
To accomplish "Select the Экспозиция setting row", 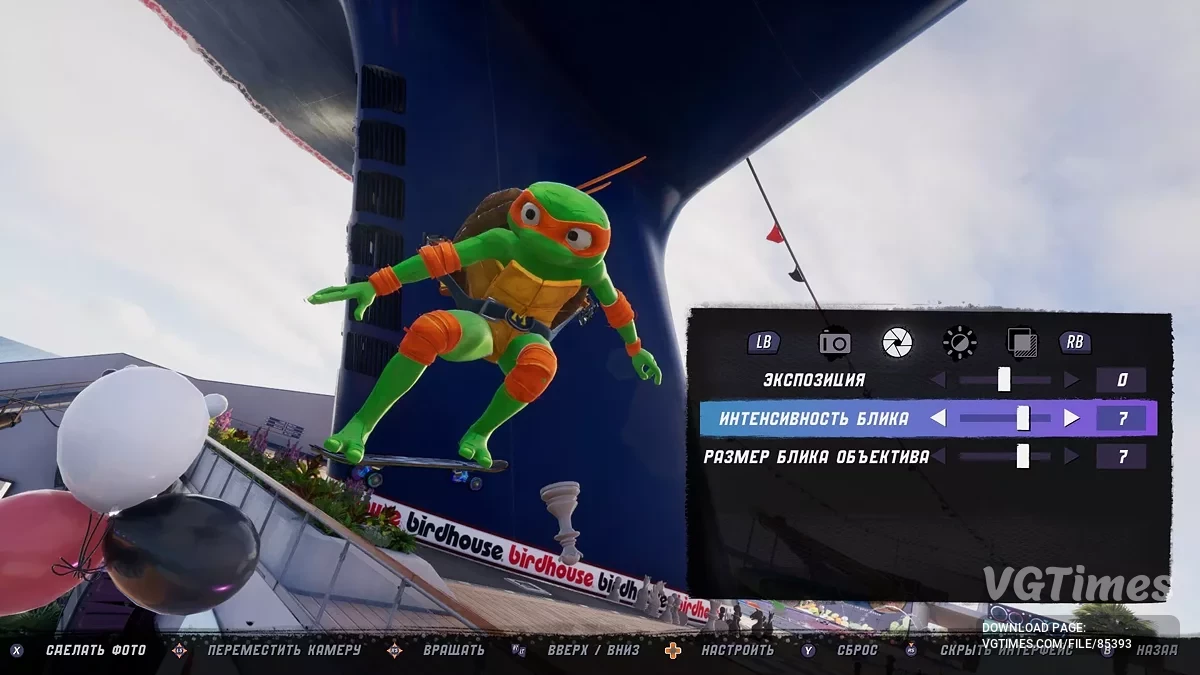I will click(814, 380).
